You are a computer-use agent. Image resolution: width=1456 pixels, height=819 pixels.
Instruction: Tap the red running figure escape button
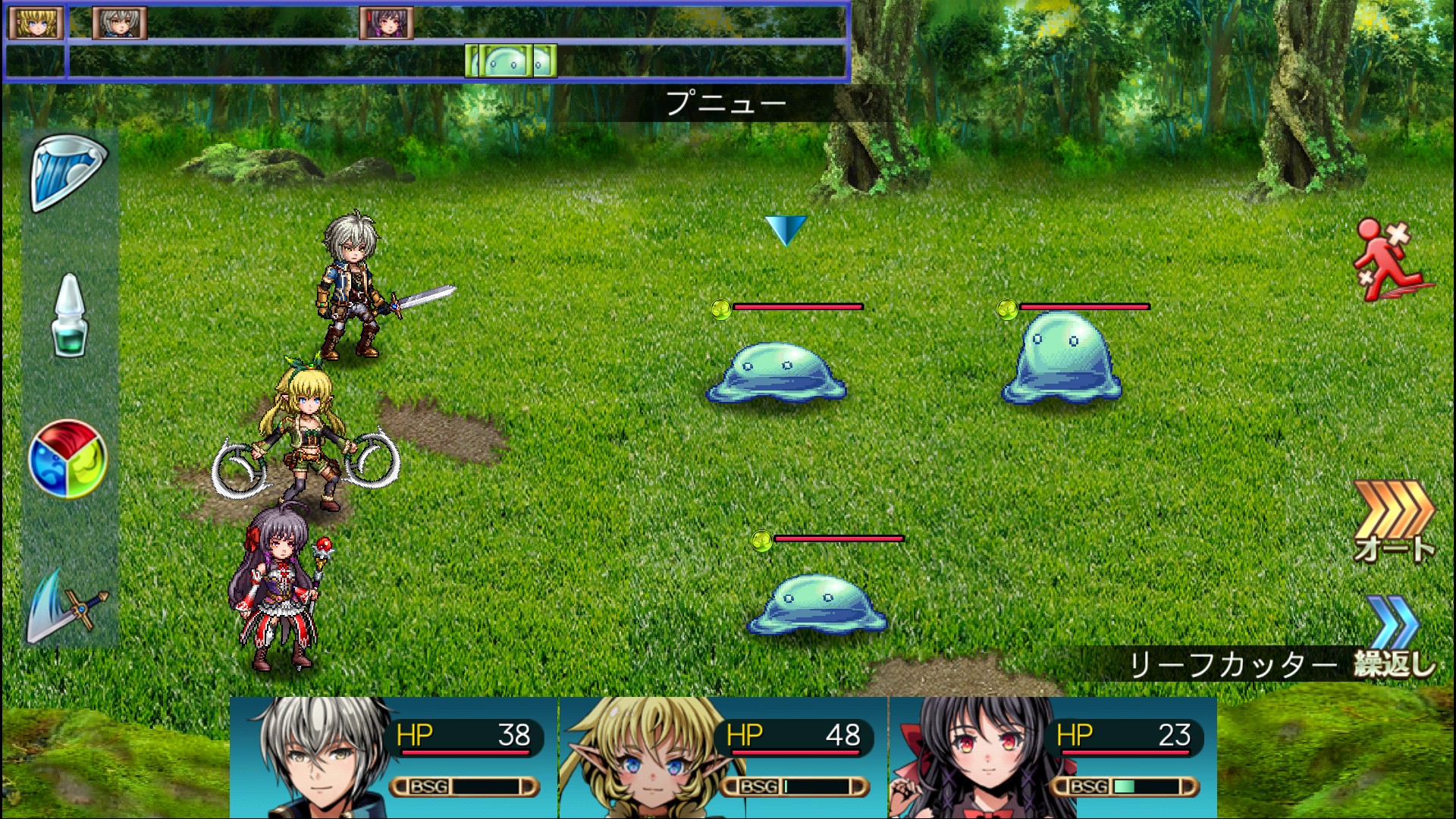[1392, 260]
